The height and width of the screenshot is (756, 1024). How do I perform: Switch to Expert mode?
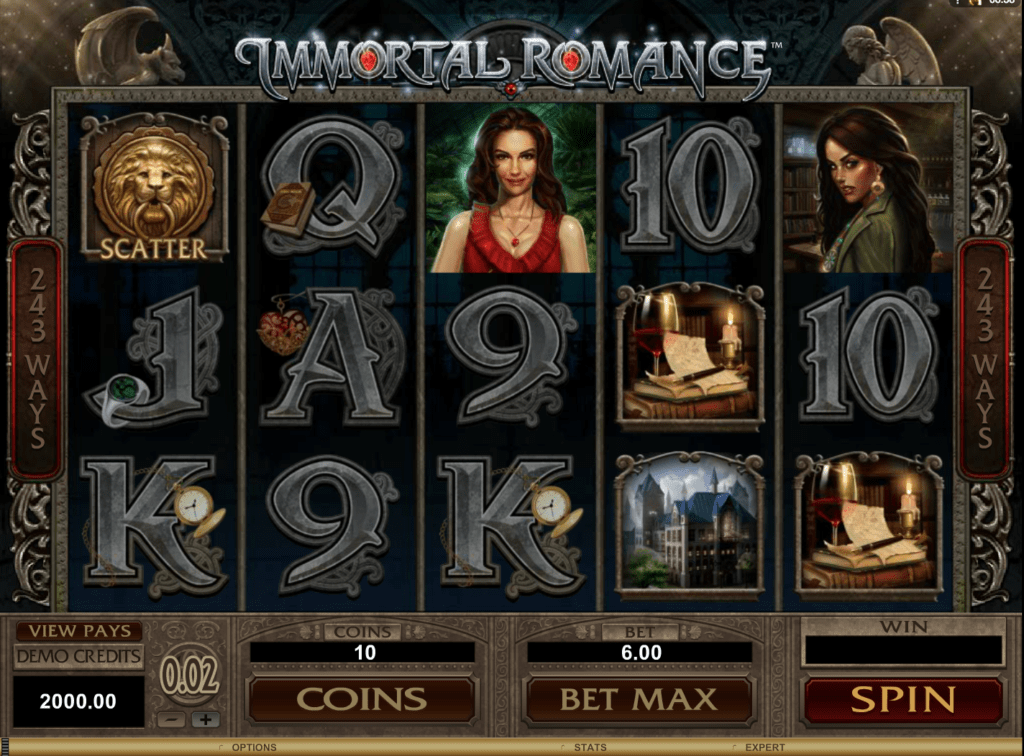[x=763, y=747]
